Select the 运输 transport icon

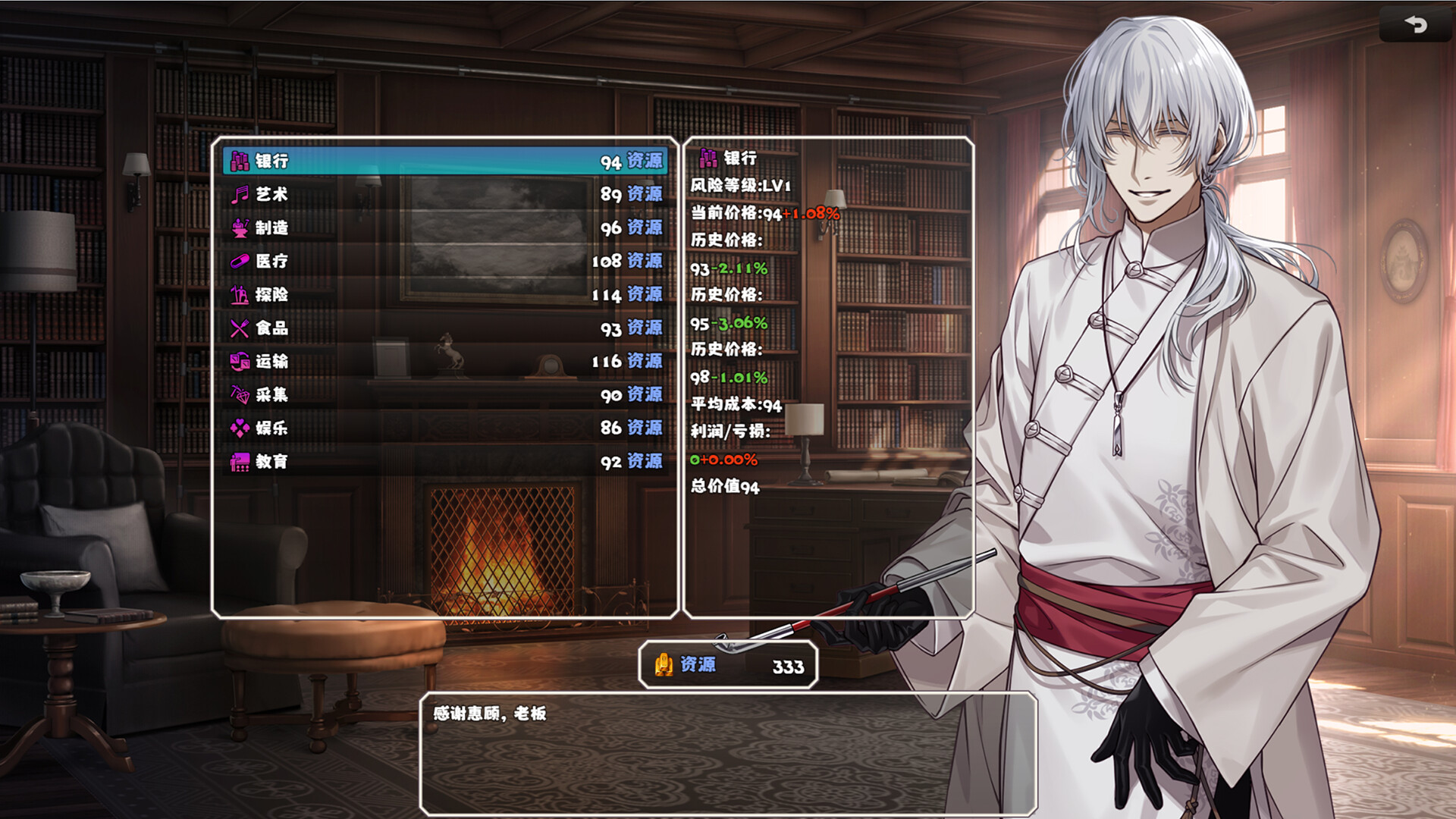[239, 362]
